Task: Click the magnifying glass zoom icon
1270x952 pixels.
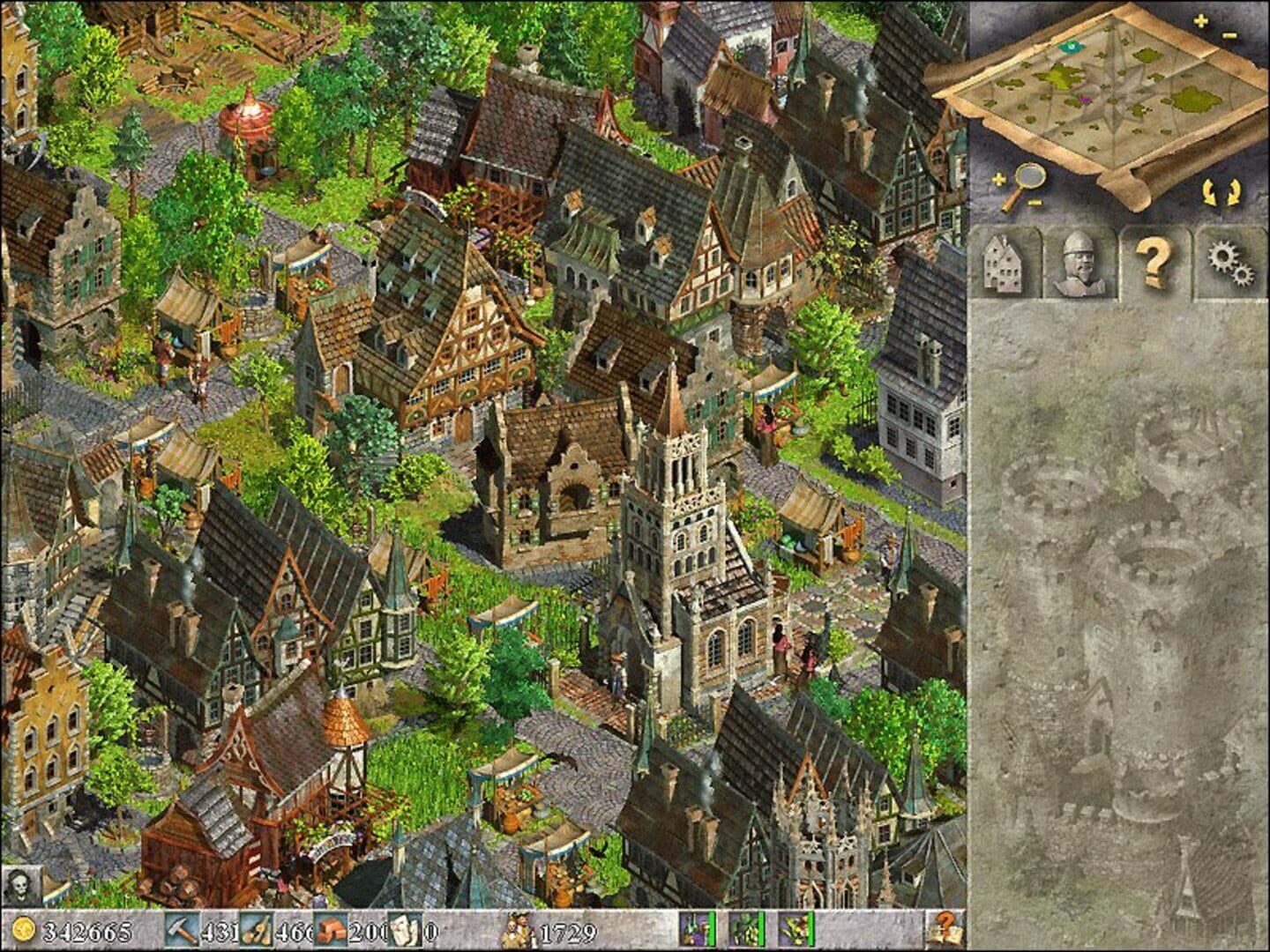Action: [1028, 175]
